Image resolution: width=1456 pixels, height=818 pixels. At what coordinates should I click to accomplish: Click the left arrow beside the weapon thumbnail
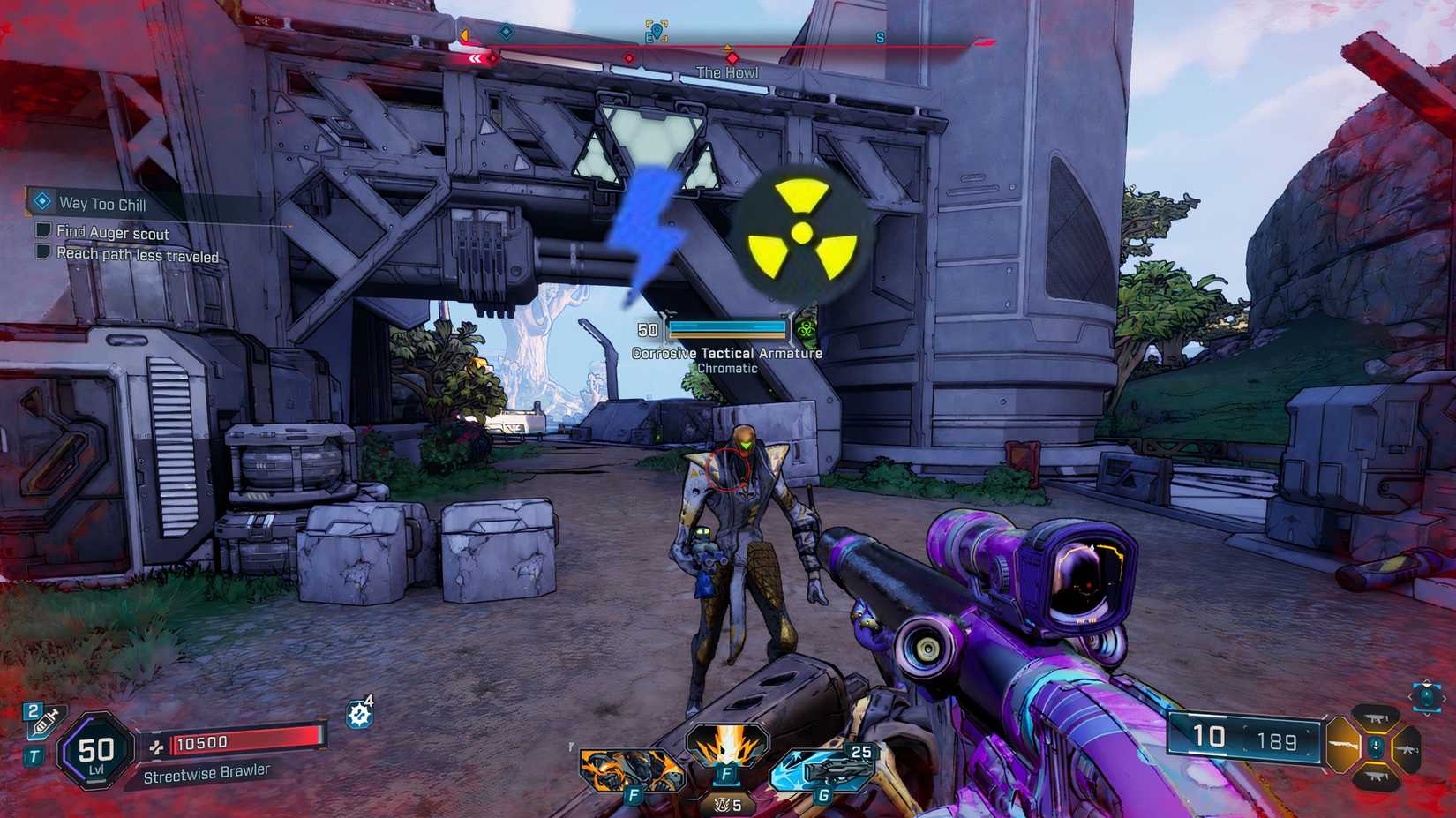pyautogui.click(x=1409, y=699)
